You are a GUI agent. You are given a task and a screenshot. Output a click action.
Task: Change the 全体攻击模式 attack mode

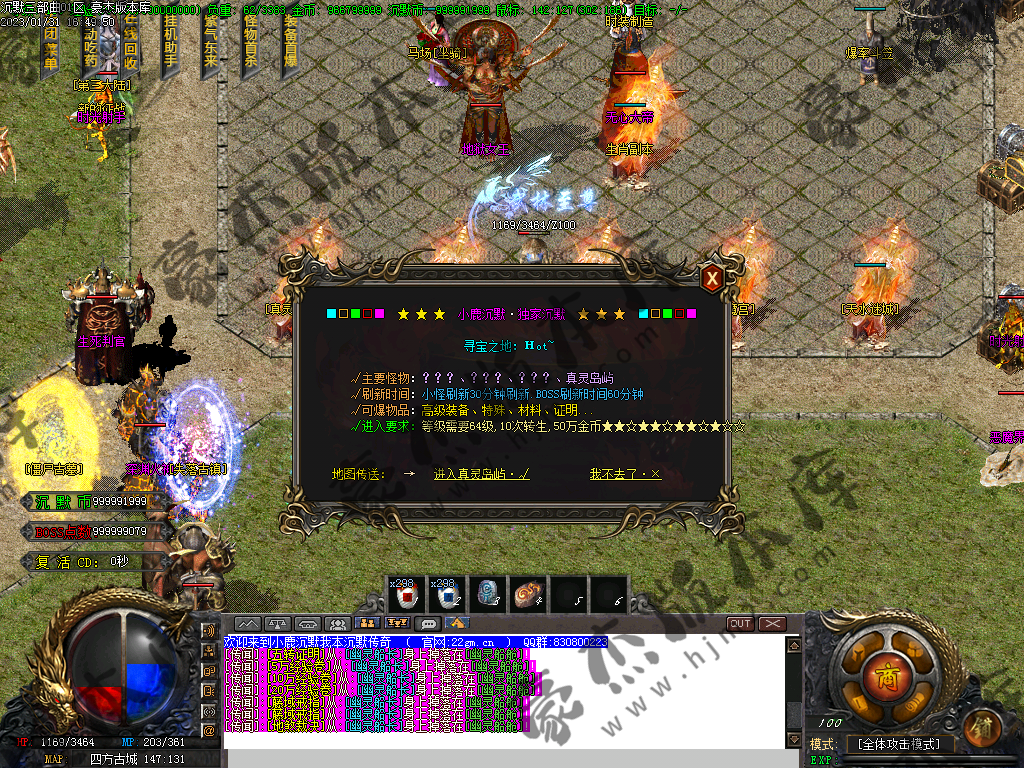point(900,744)
